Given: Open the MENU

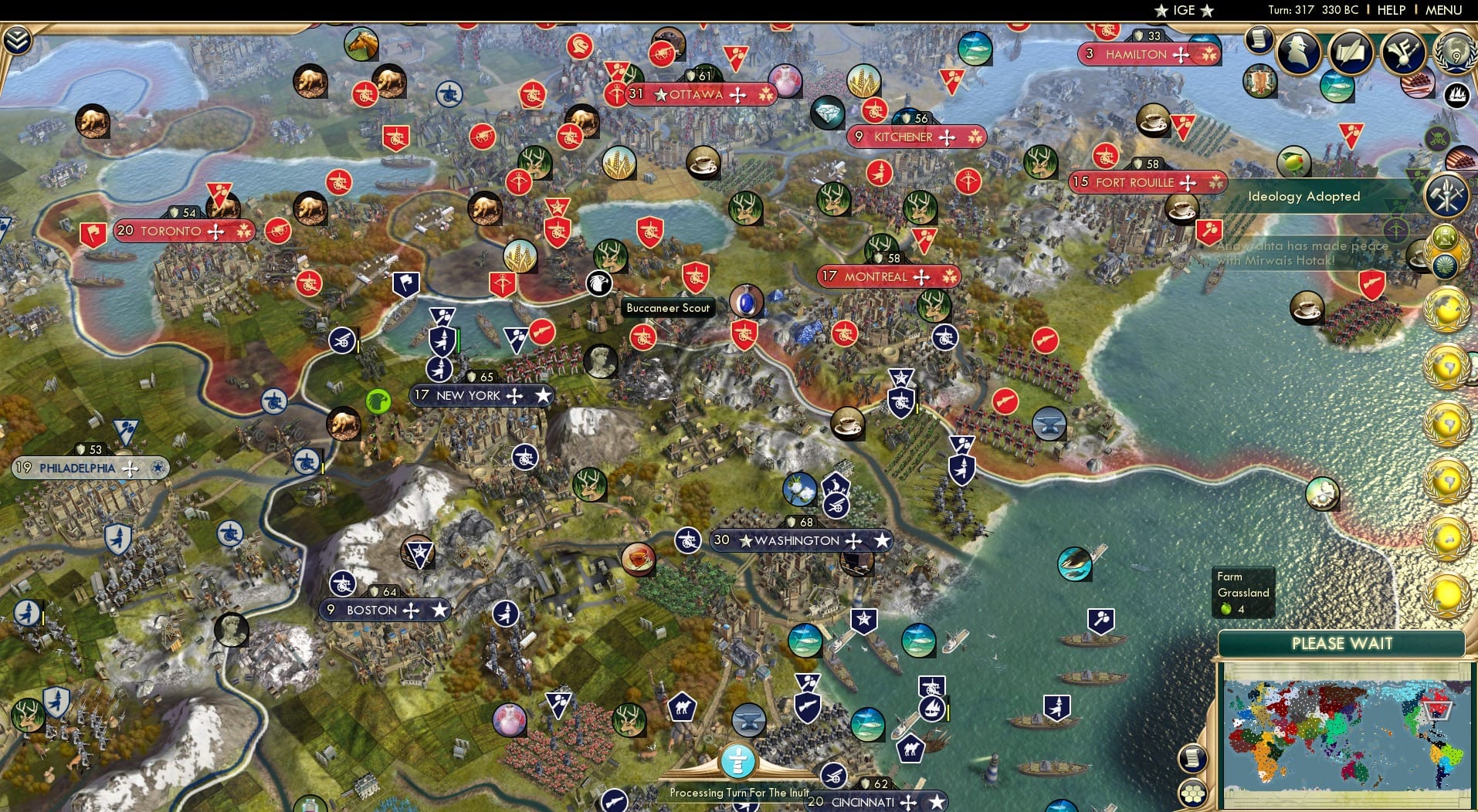Looking at the screenshot, I should click(1442, 10).
